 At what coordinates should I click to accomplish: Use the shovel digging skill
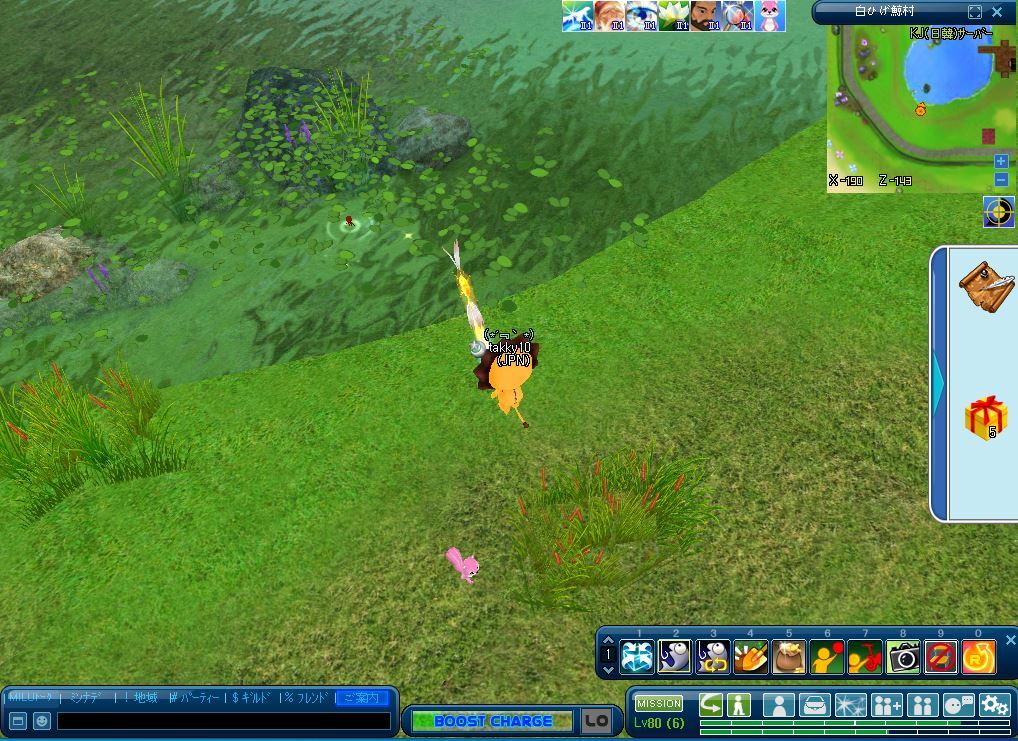[x=750, y=657]
